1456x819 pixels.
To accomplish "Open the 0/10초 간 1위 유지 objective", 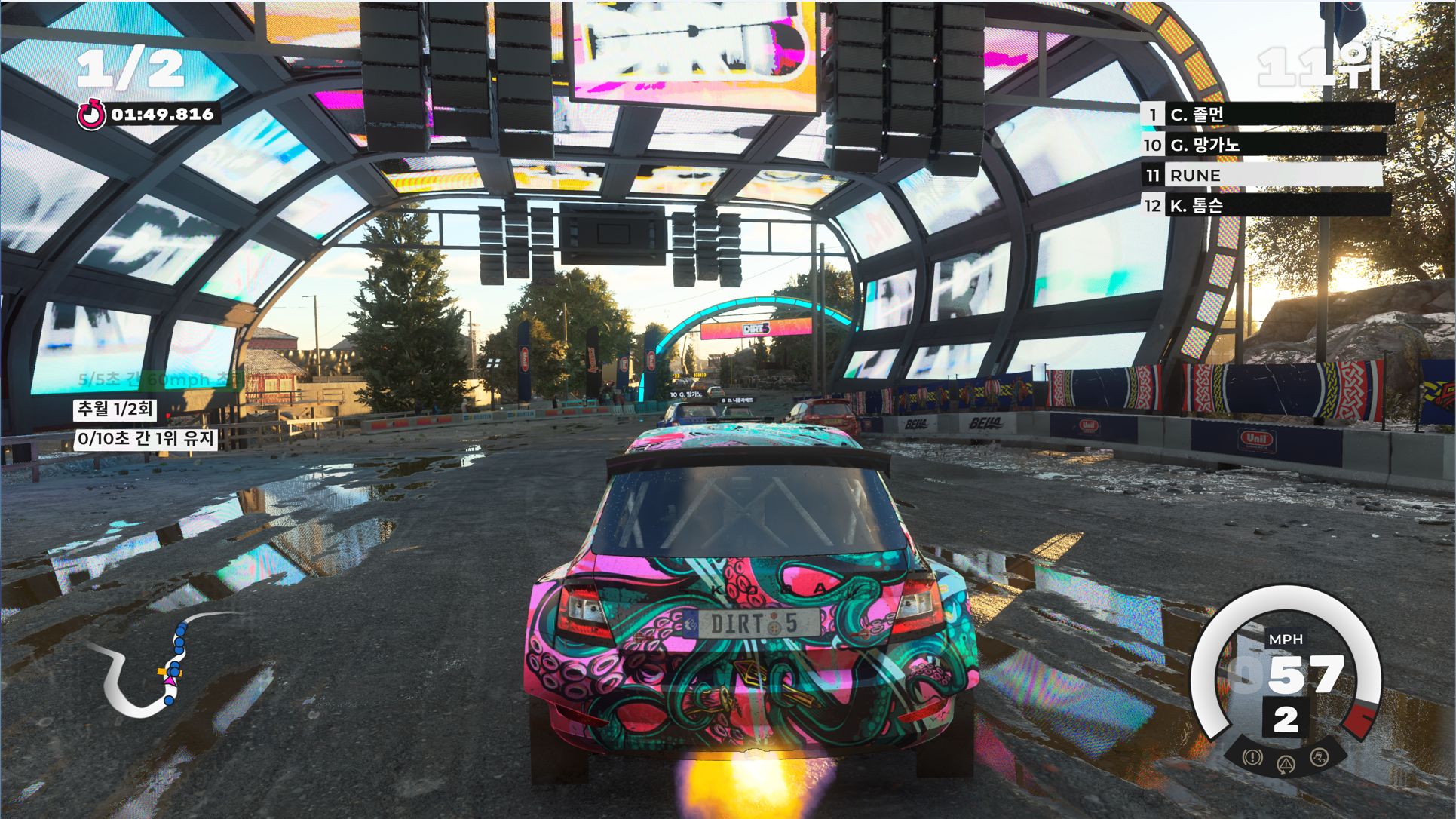I will tap(146, 439).
